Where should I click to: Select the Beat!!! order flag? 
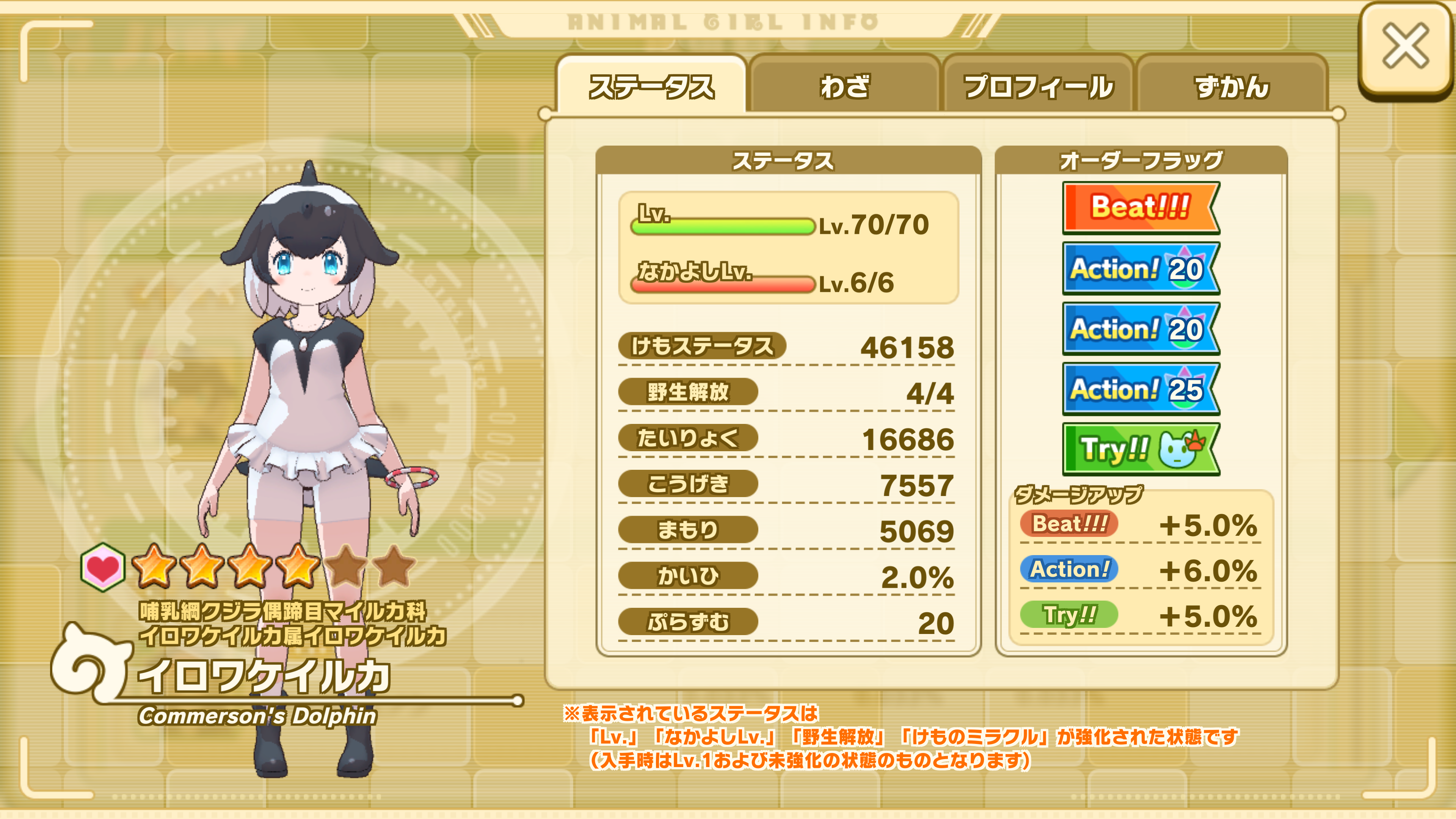1140,207
